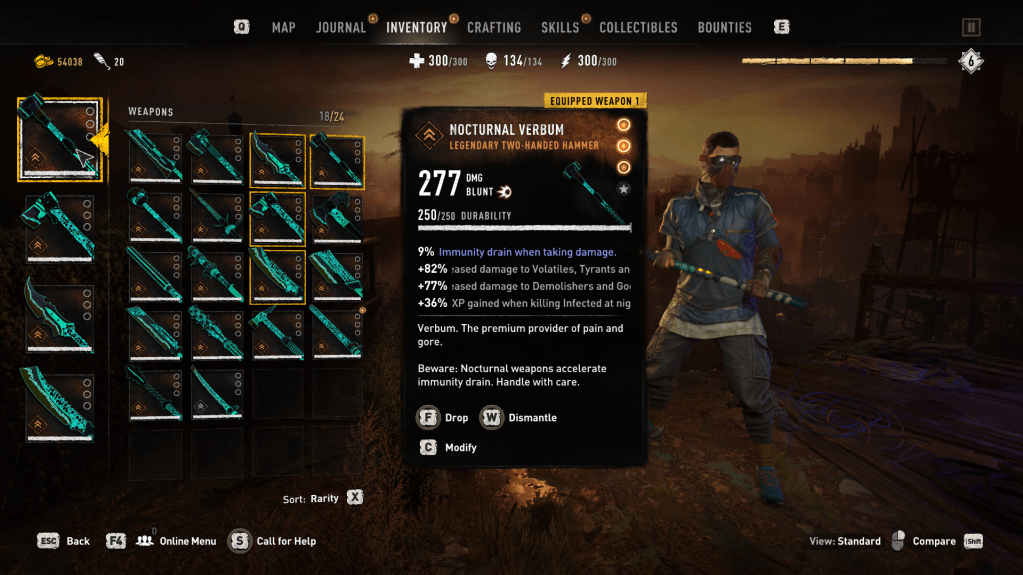1023x575 pixels.
Task: Change the Sort: Rarity order
Action: click(x=323, y=497)
